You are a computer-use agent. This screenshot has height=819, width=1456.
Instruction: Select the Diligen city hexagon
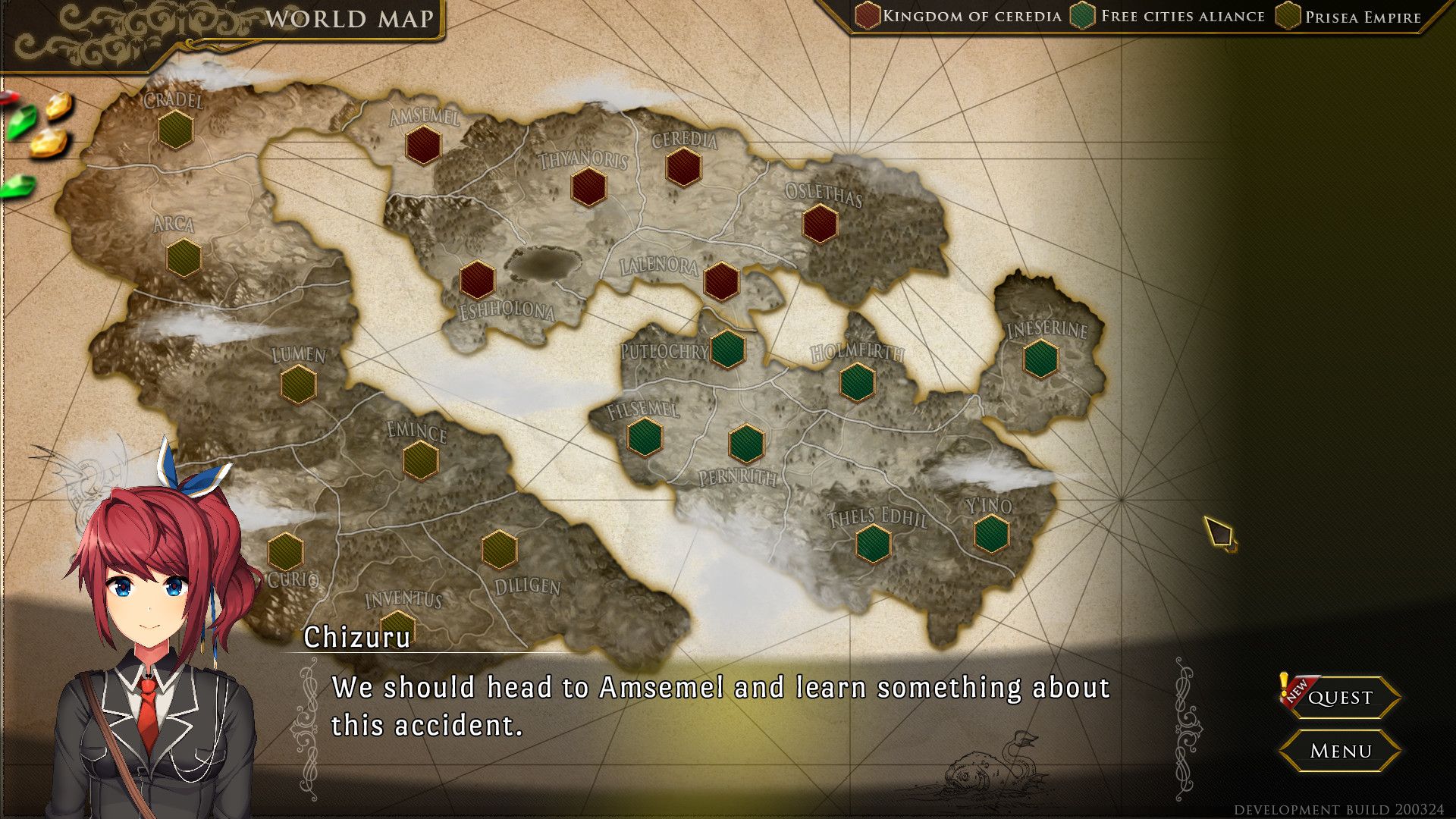[499, 549]
